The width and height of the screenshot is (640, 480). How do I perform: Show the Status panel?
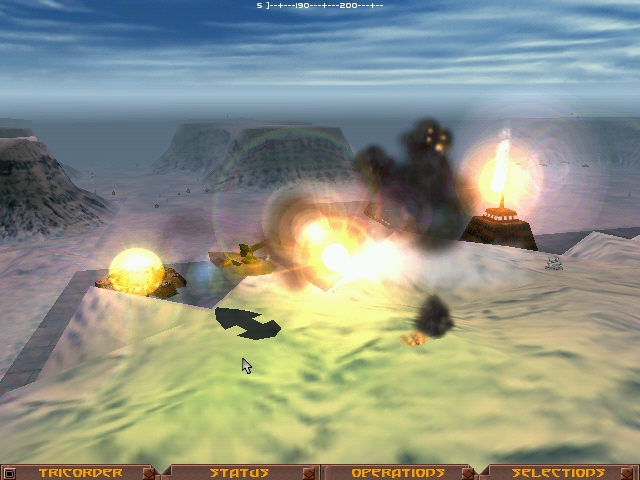(239, 473)
